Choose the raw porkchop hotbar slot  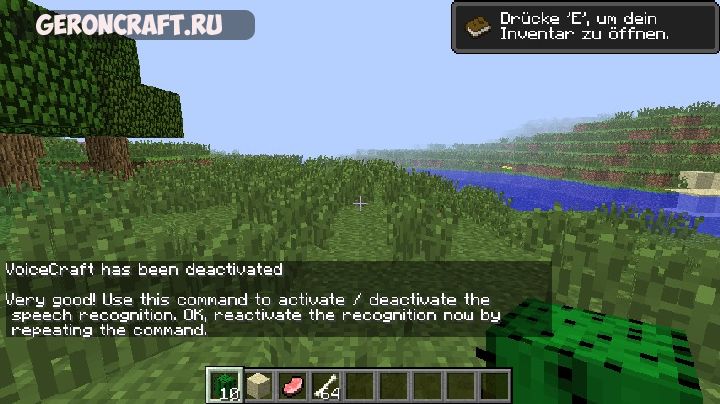pos(292,385)
